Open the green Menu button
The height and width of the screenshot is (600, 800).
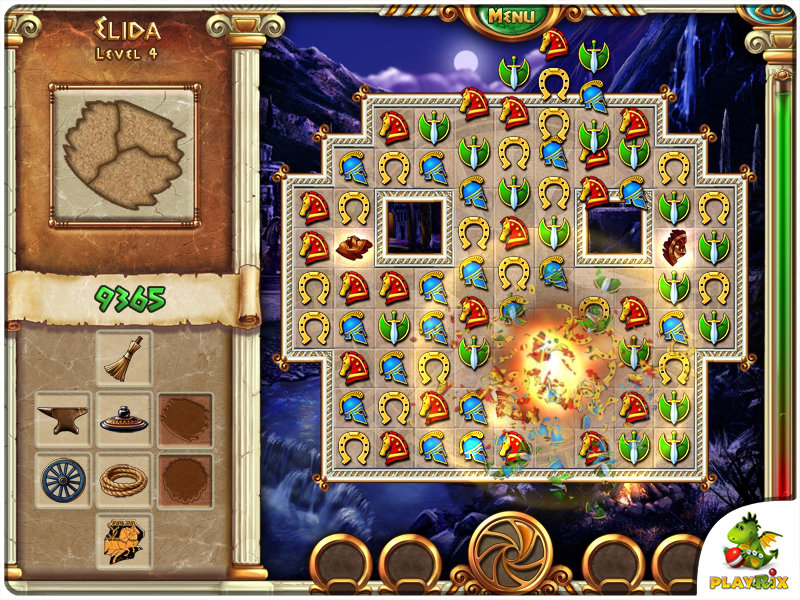(511, 16)
